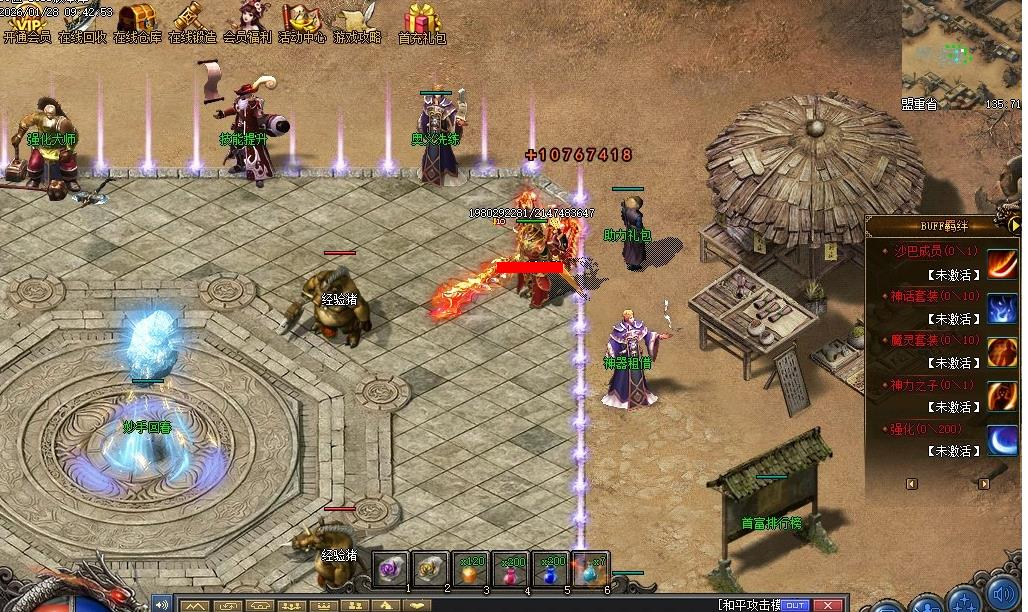The image size is (1028, 612).
Task: Use the orange potion in hotbar slot 3
Action: click(x=471, y=570)
